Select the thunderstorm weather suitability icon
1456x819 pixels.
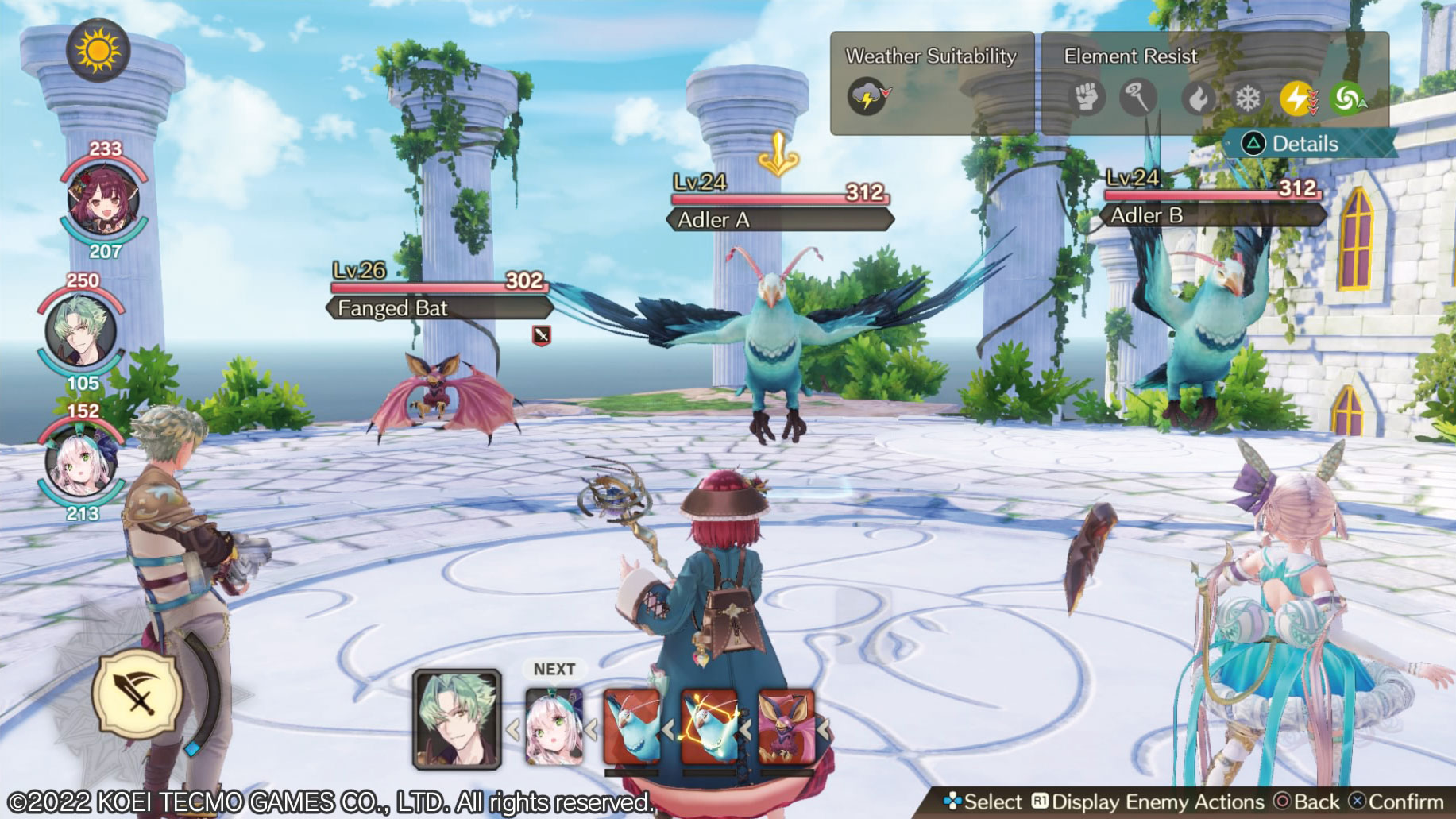(x=868, y=98)
